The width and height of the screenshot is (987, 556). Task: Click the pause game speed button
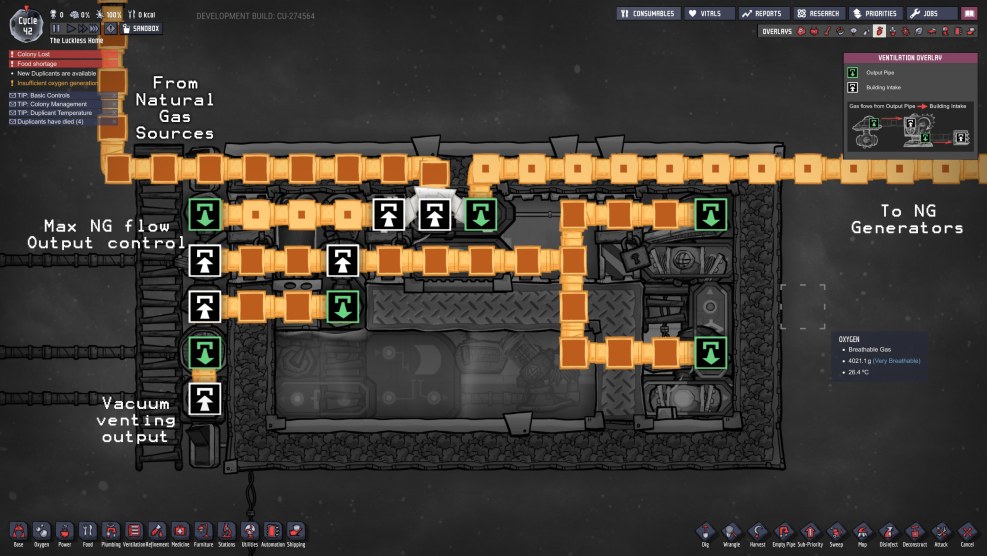tap(57, 29)
